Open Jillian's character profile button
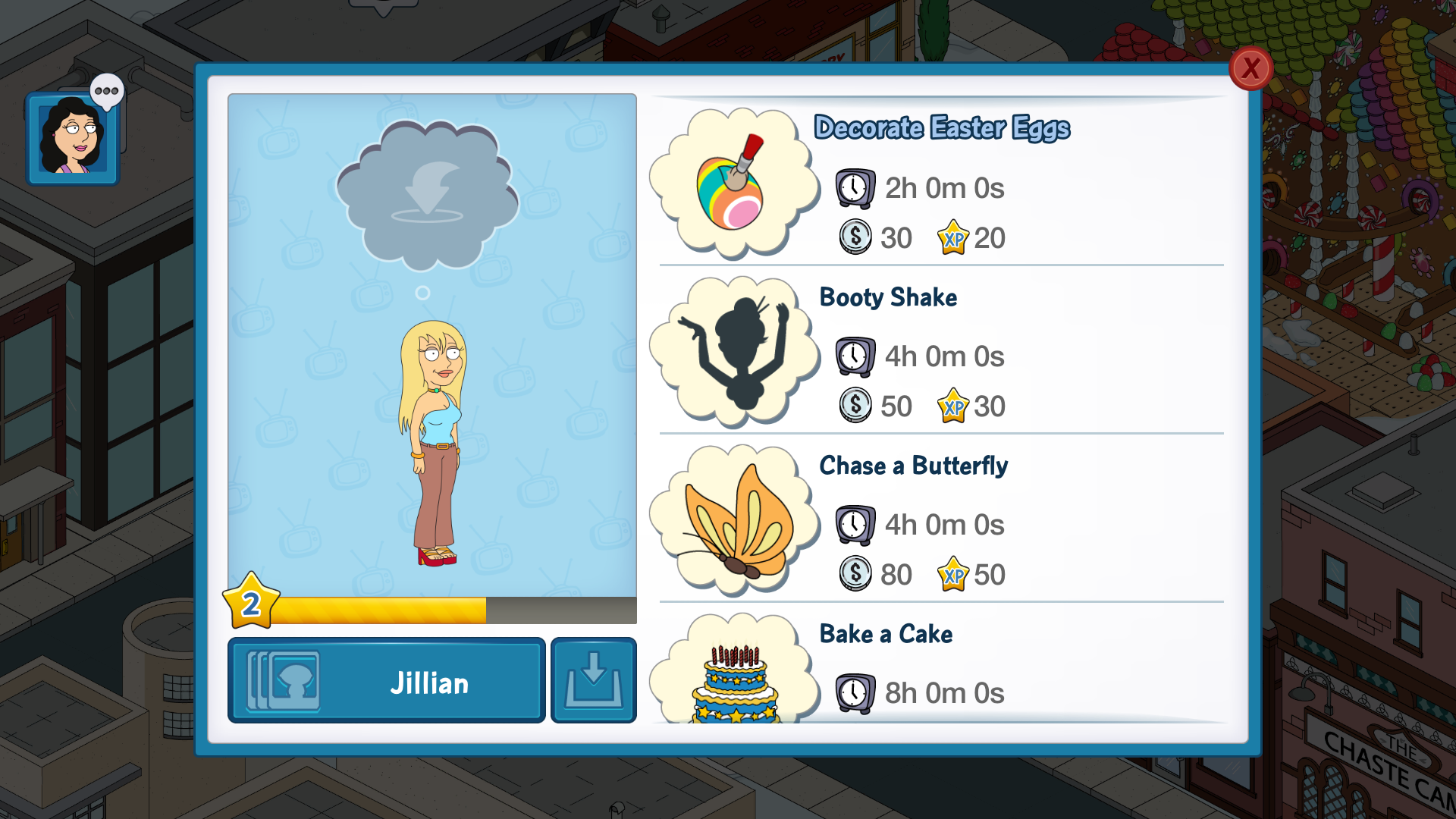The width and height of the screenshot is (1456, 819). [386, 680]
